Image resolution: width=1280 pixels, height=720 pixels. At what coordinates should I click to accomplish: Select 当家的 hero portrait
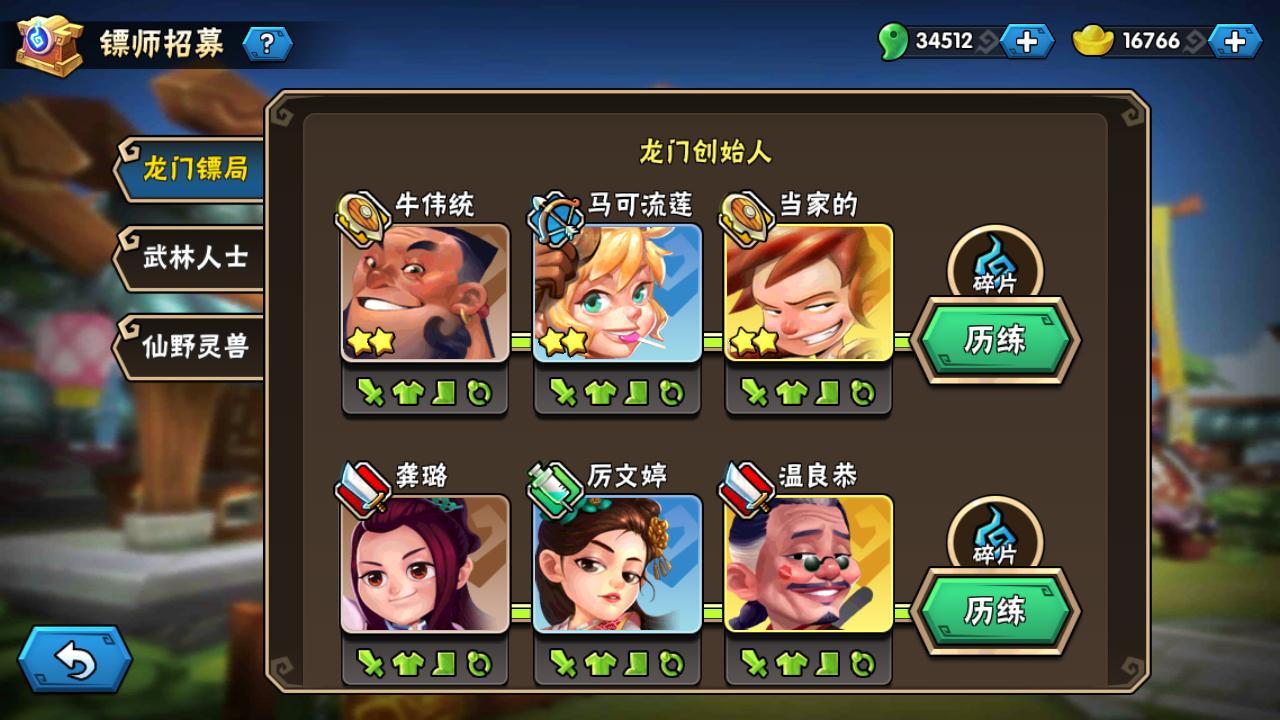[x=808, y=292]
